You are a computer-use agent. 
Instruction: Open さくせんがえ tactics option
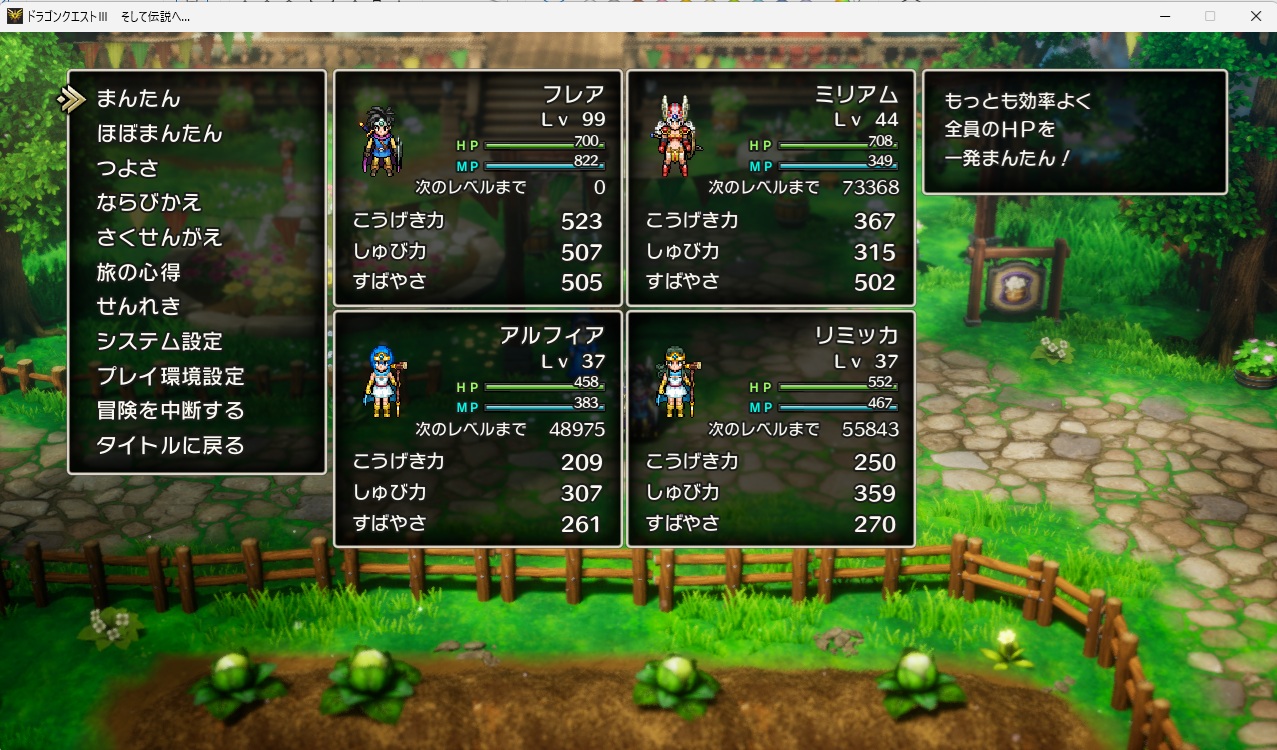click(x=159, y=238)
